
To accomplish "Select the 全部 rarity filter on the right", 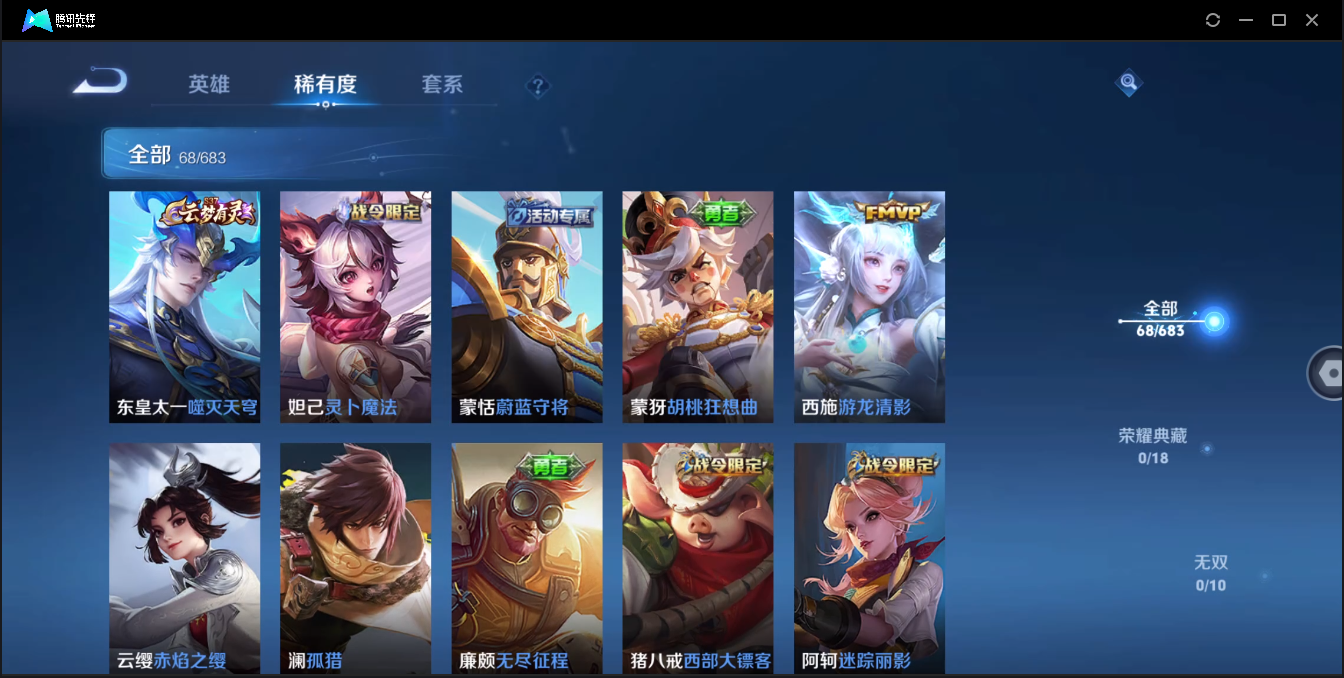I will click(x=1162, y=318).
